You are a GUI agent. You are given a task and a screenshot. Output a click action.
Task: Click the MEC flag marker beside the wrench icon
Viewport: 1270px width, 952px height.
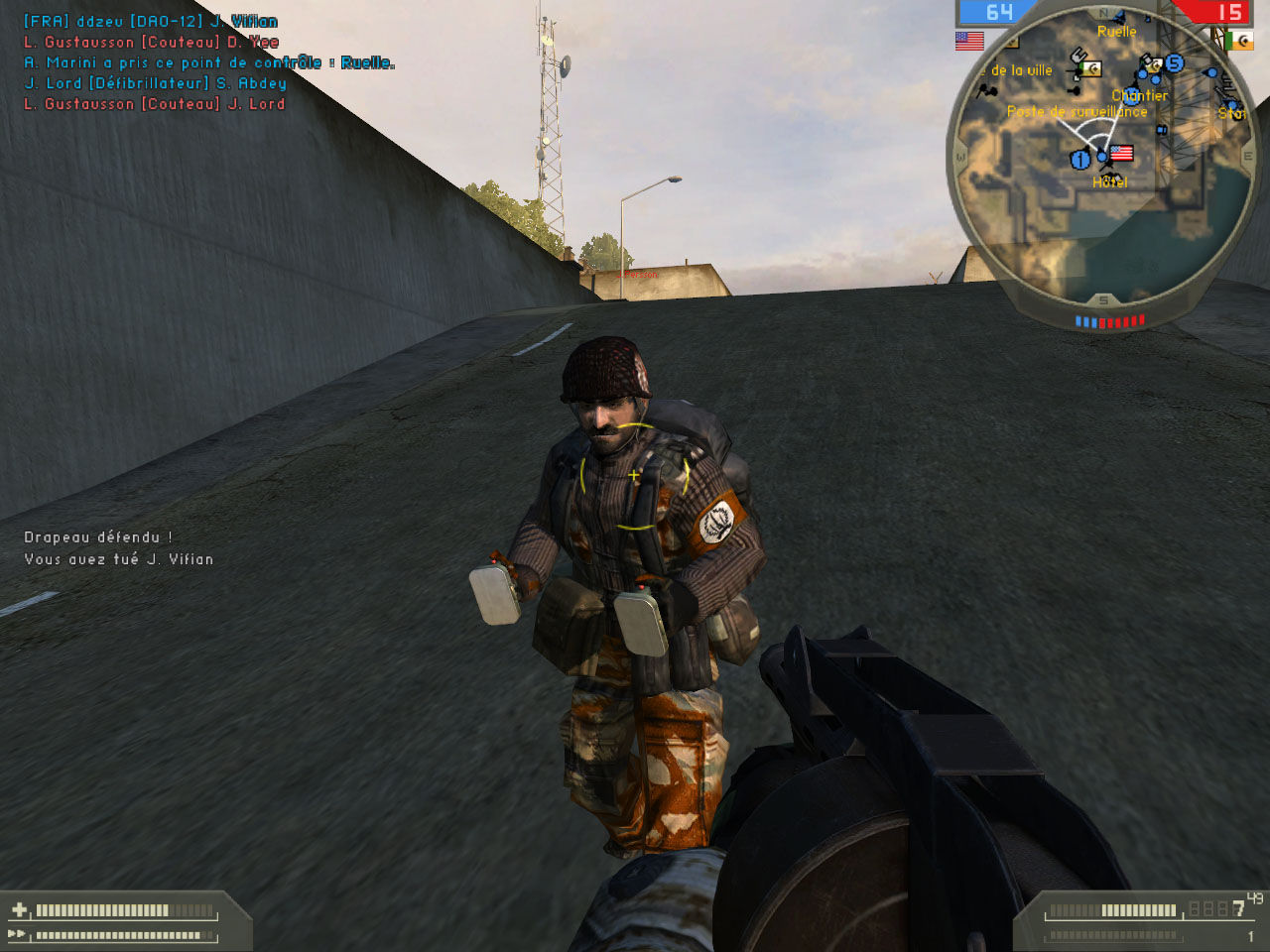[1092, 68]
